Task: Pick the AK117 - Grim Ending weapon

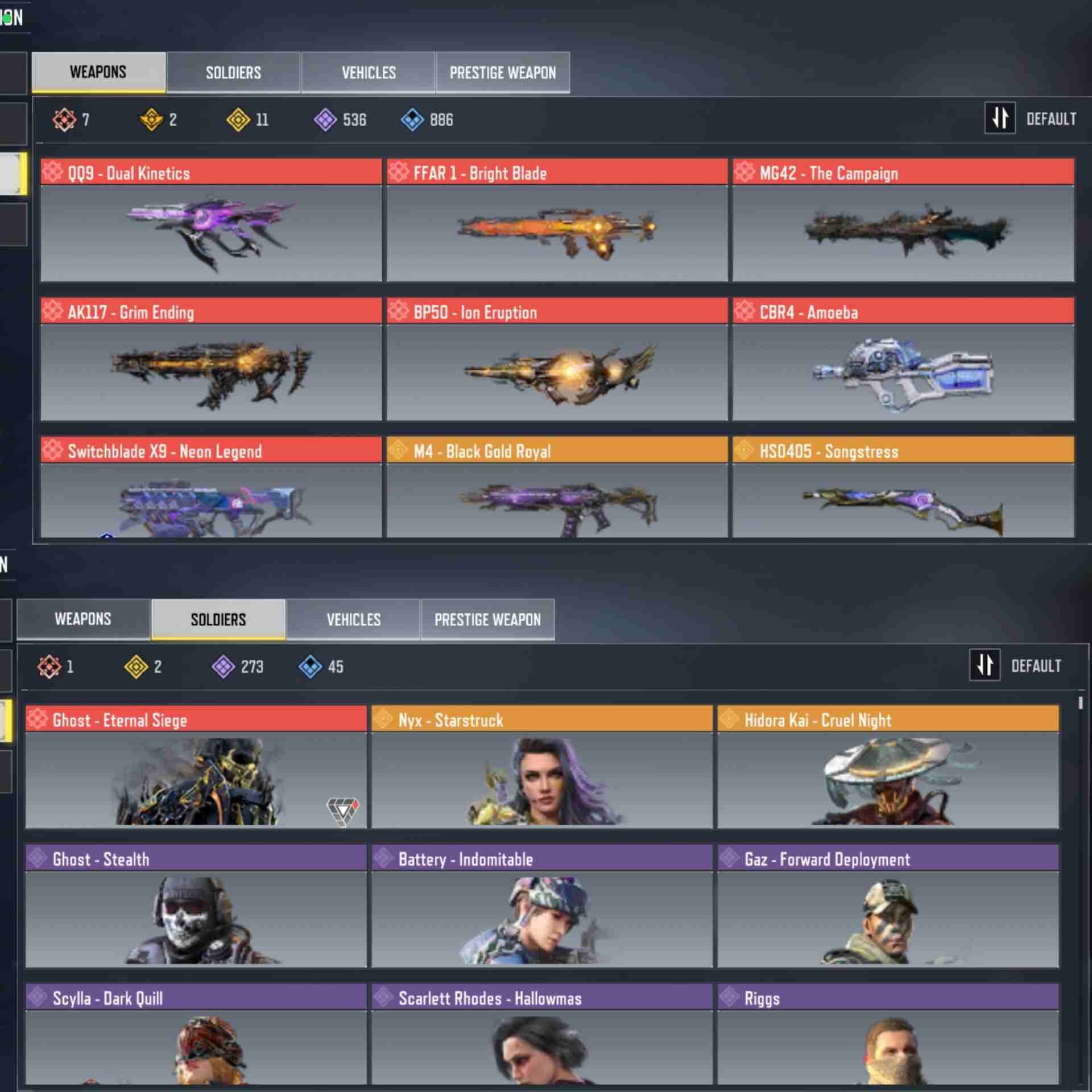Action: [x=211, y=359]
